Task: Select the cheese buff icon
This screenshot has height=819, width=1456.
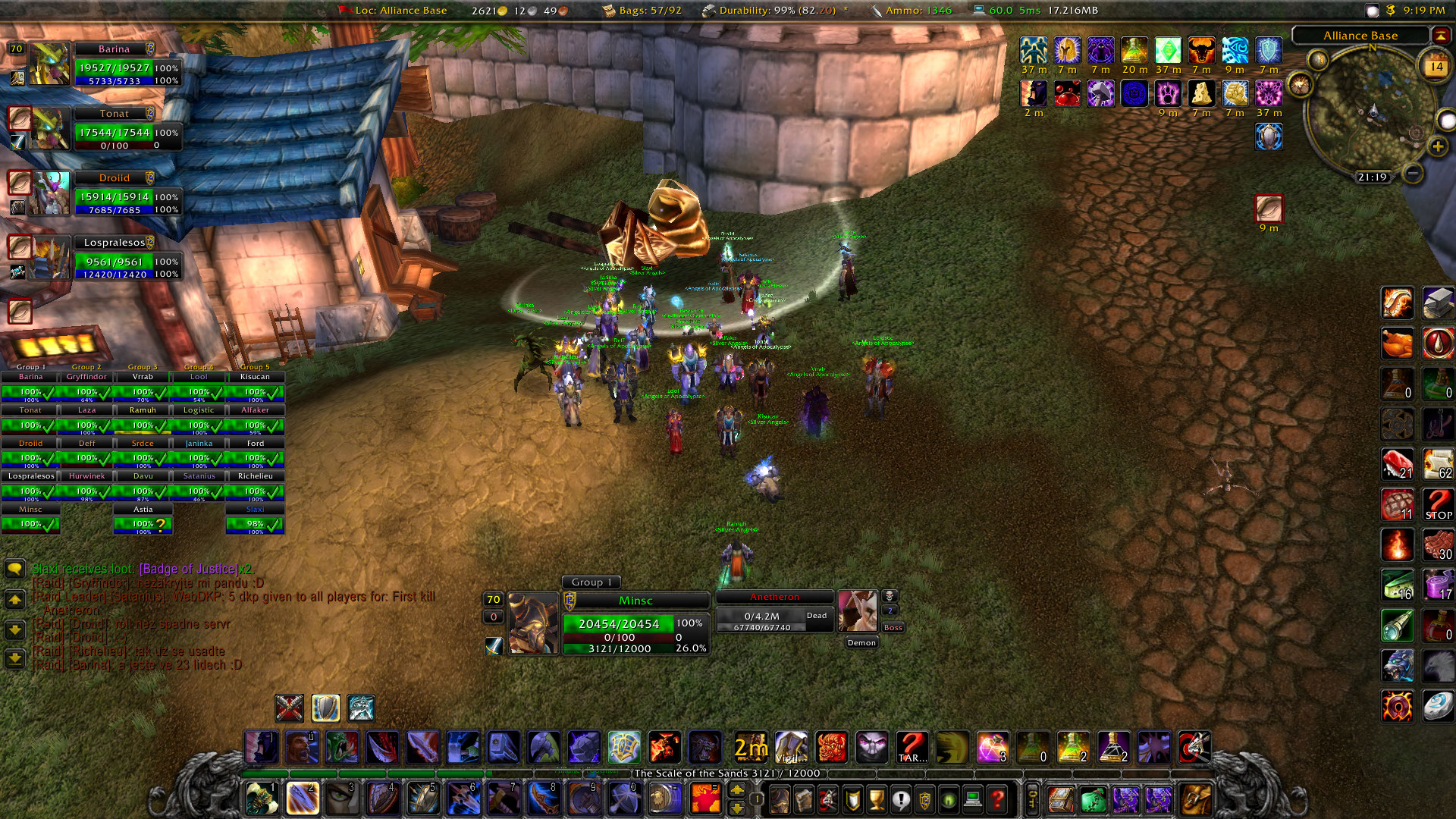Action: coord(1201,94)
